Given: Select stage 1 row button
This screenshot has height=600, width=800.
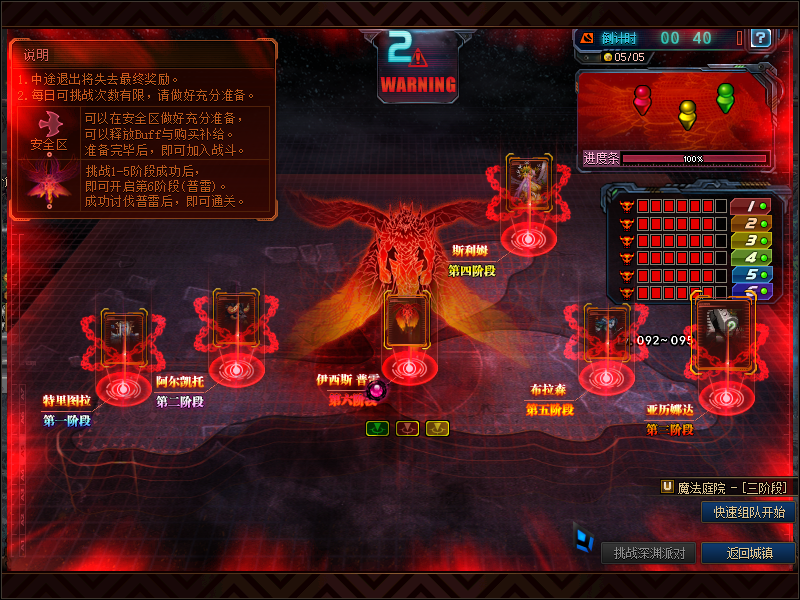Looking at the screenshot, I should pos(750,206).
